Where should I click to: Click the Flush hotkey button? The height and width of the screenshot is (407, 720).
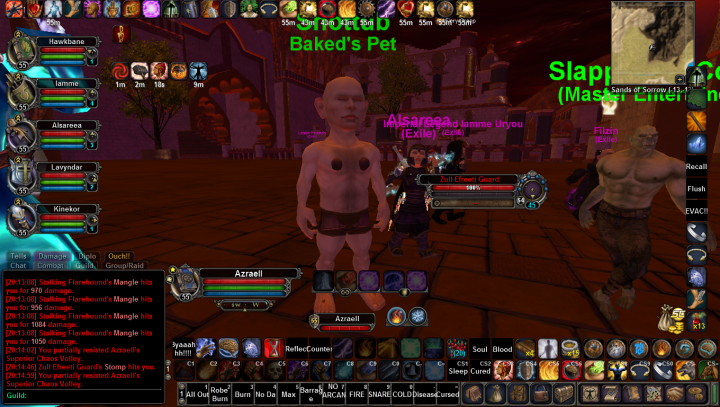click(697, 188)
